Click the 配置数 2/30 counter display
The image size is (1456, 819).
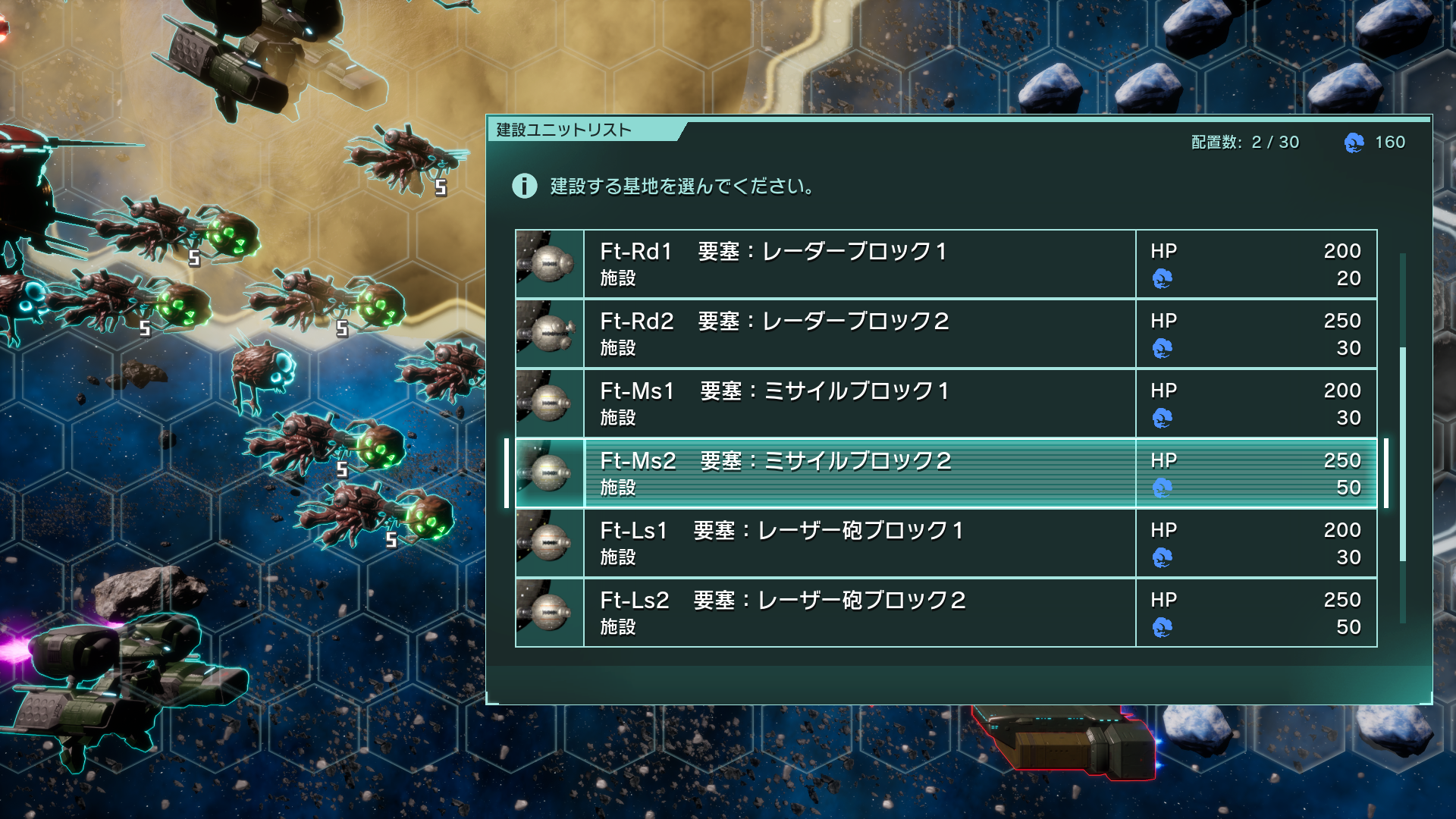pos(1244,142)
